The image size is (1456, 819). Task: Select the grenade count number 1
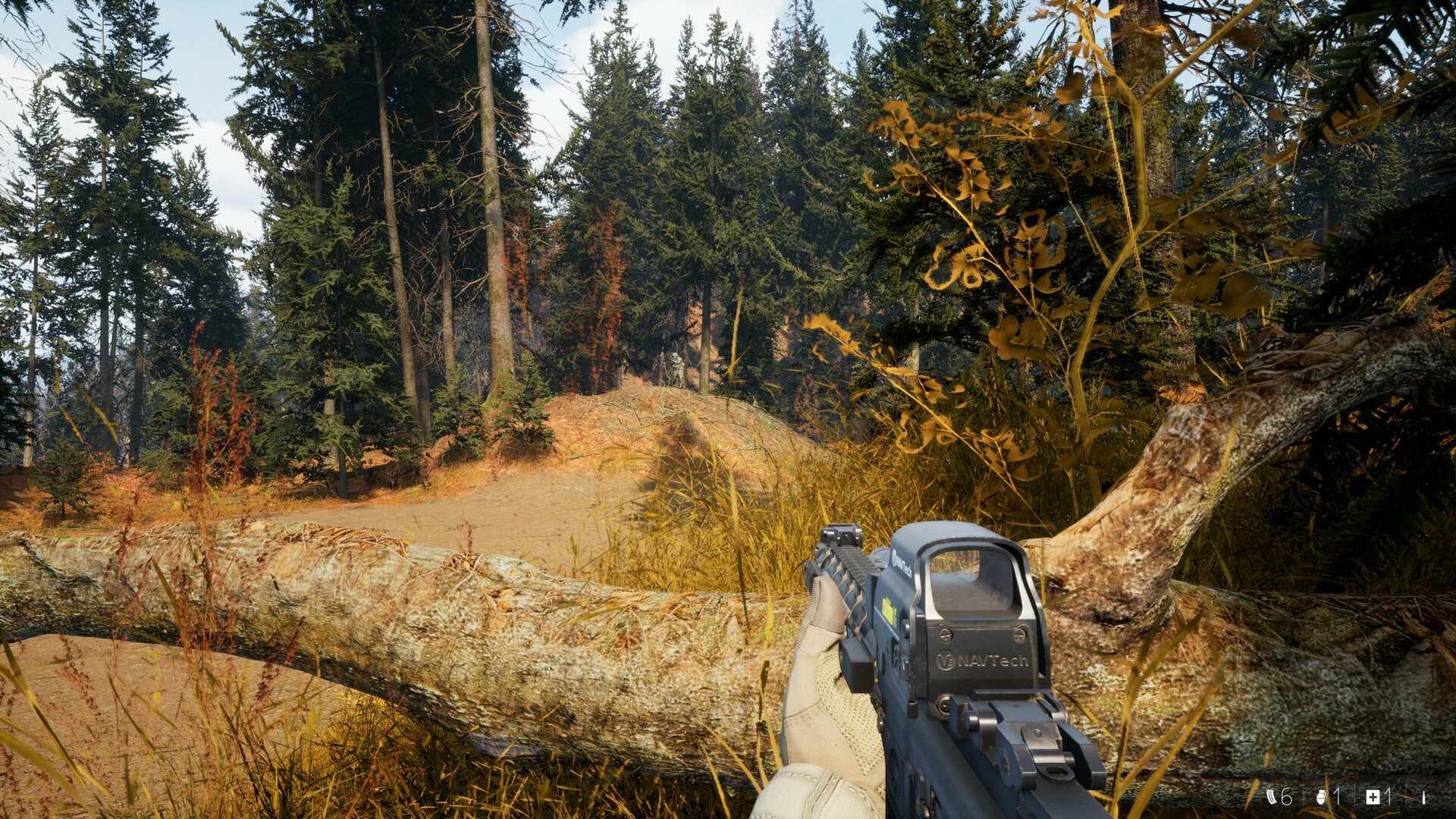[x=1336, y=797]
